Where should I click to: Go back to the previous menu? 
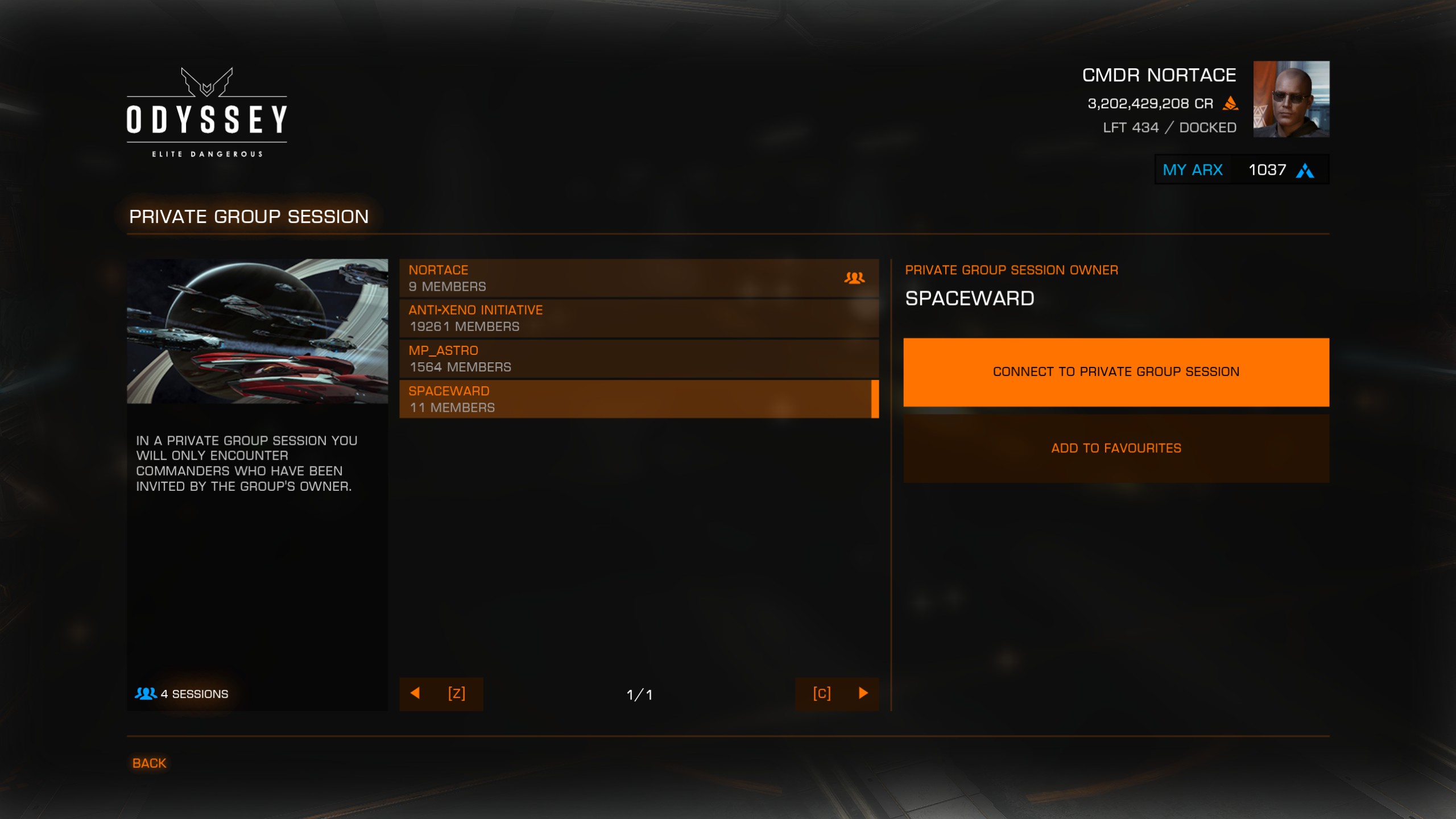[x=149, y=763]
